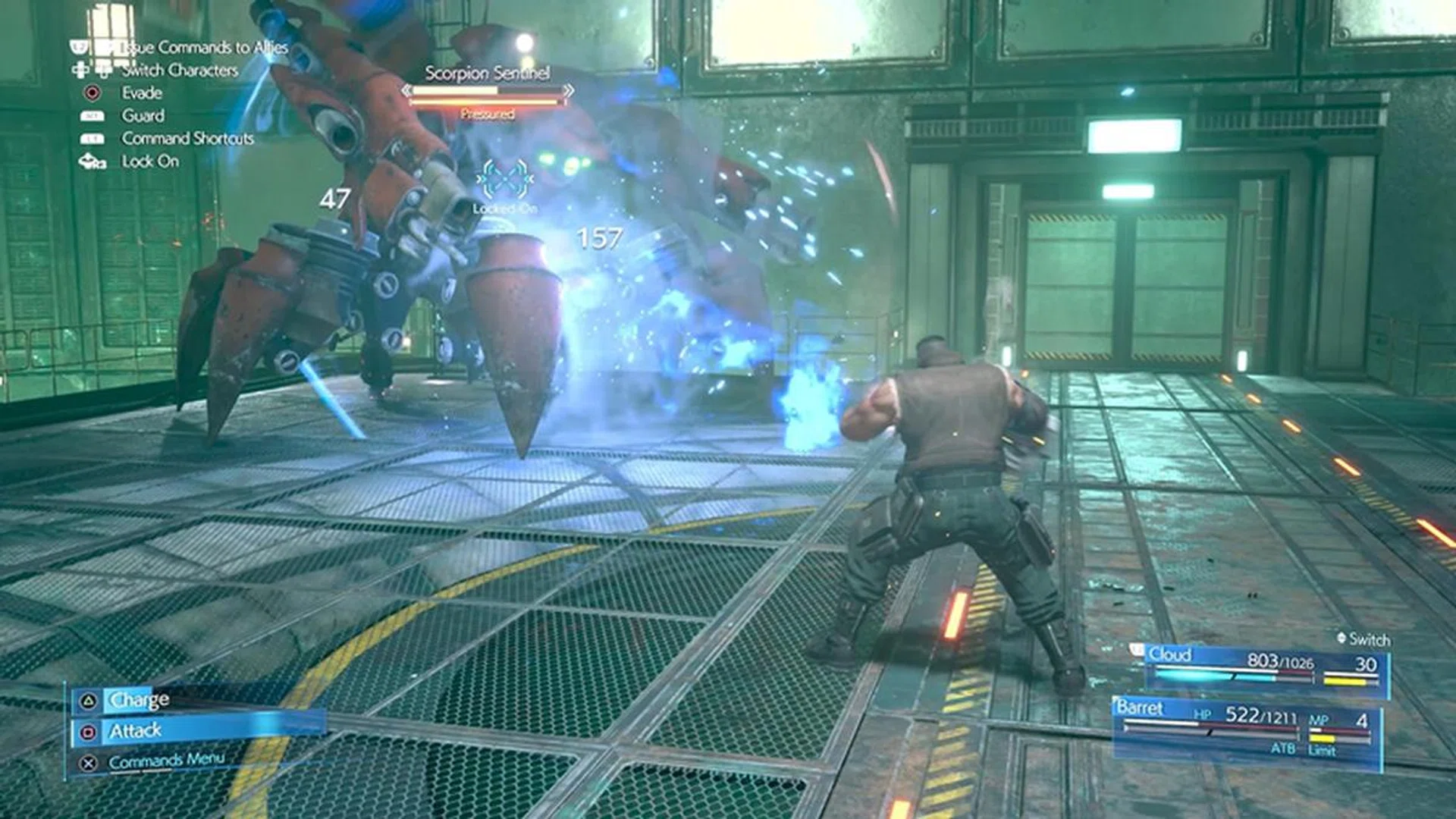
Task: Open the Commands Menu
Action: pyautogui.click(x=166, y=761)
